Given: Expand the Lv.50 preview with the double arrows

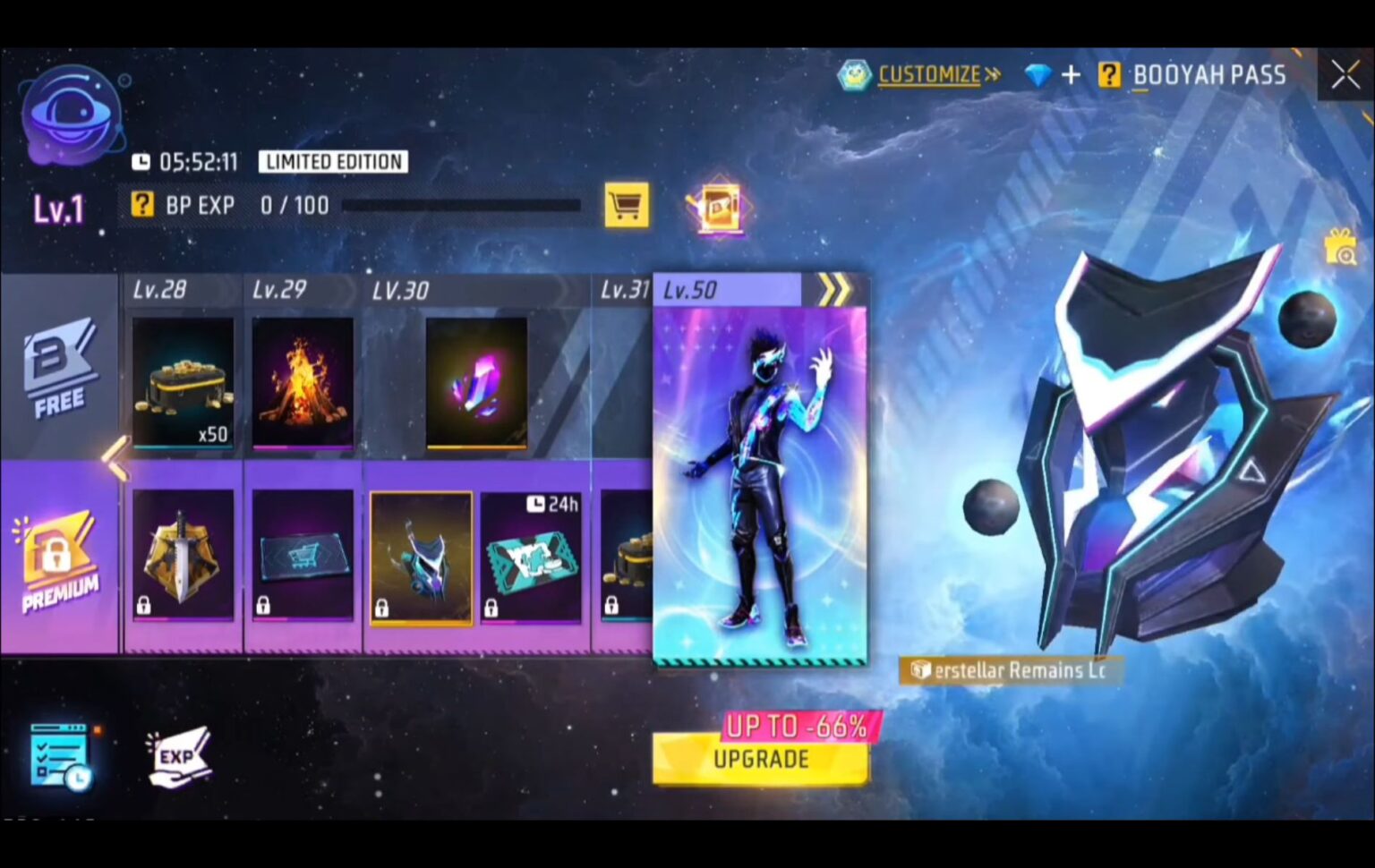Looking at the screenshot, I should pos(838,289).
